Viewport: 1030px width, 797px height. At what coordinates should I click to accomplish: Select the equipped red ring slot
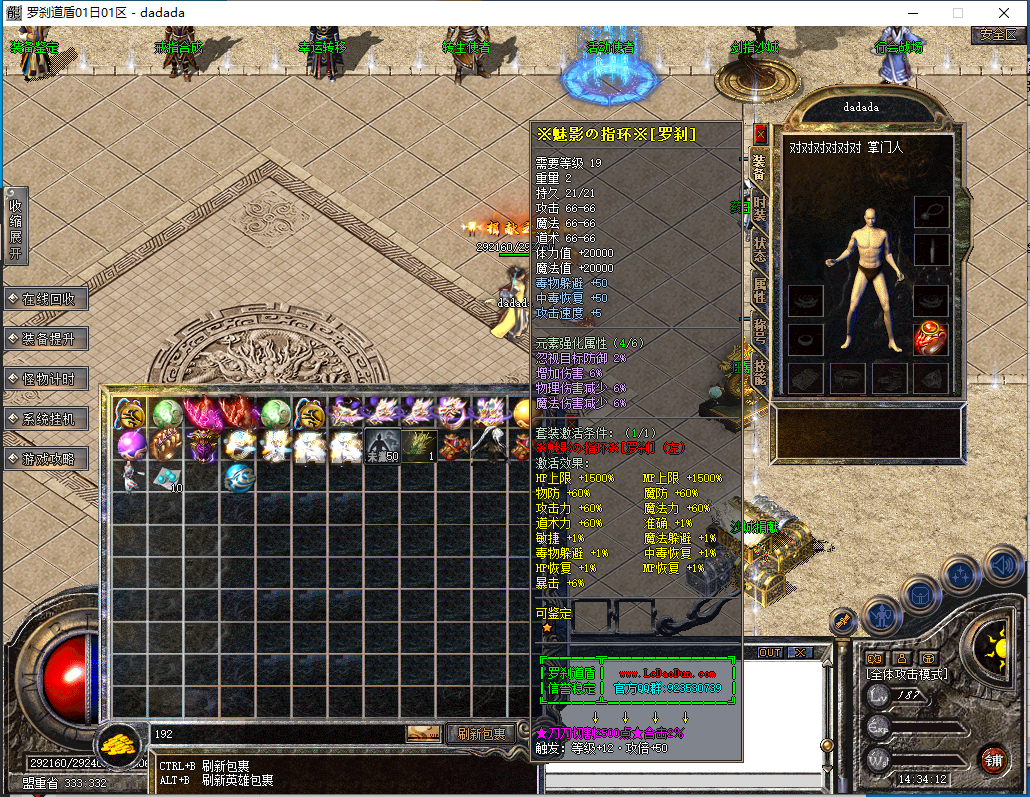coord(931,339)
